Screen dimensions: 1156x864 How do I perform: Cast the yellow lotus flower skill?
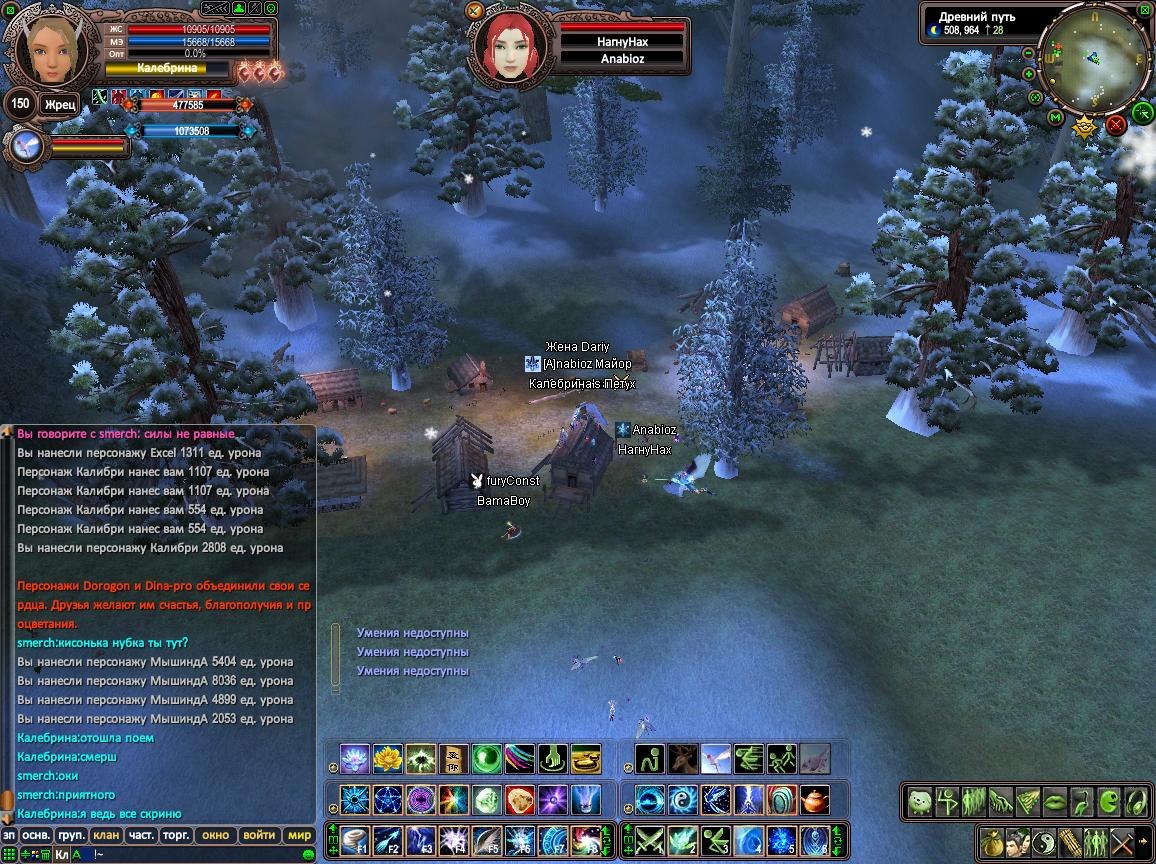[x=387, y=759]
